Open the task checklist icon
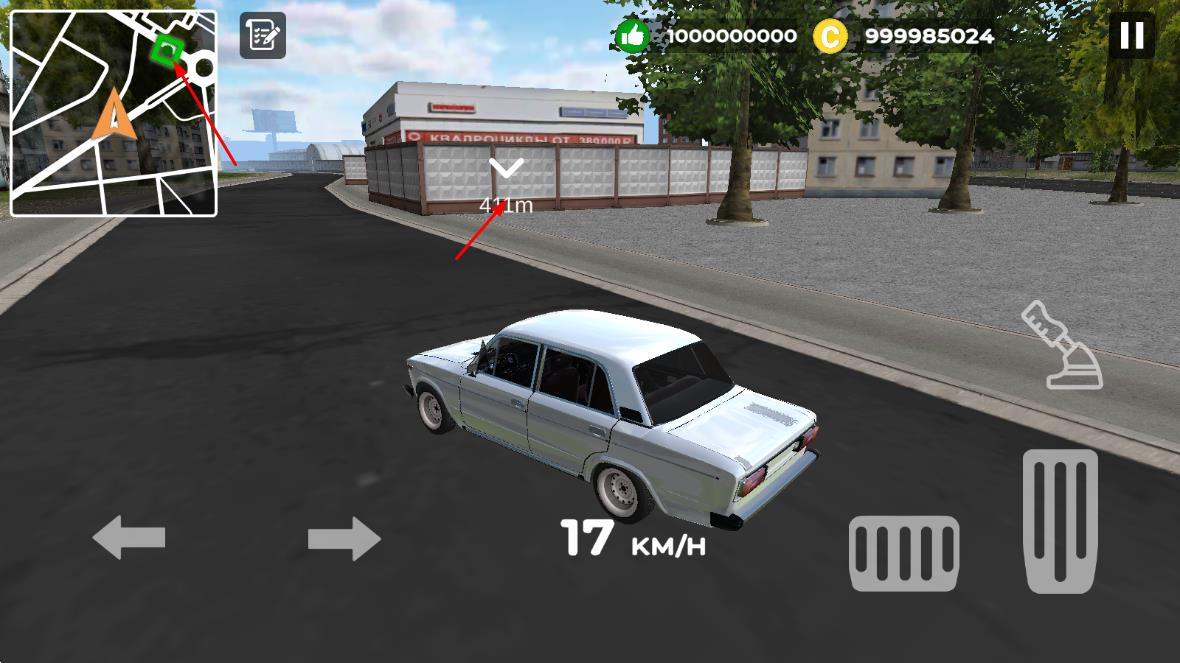This screenshot has width=1180, height=663. pyautogui.click(x=263, y=36)
